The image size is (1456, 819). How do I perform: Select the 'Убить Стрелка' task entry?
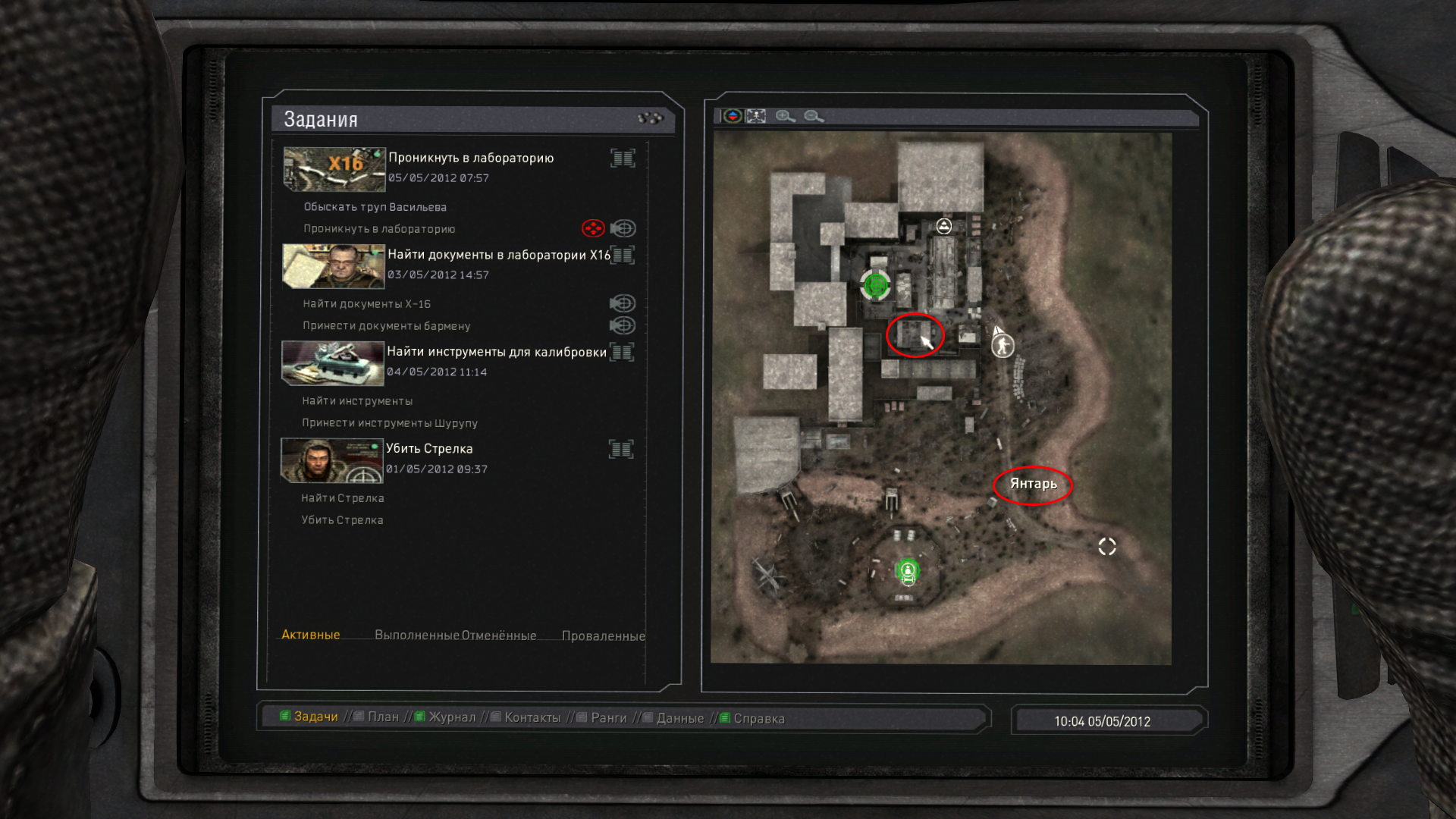pos(429,449)
